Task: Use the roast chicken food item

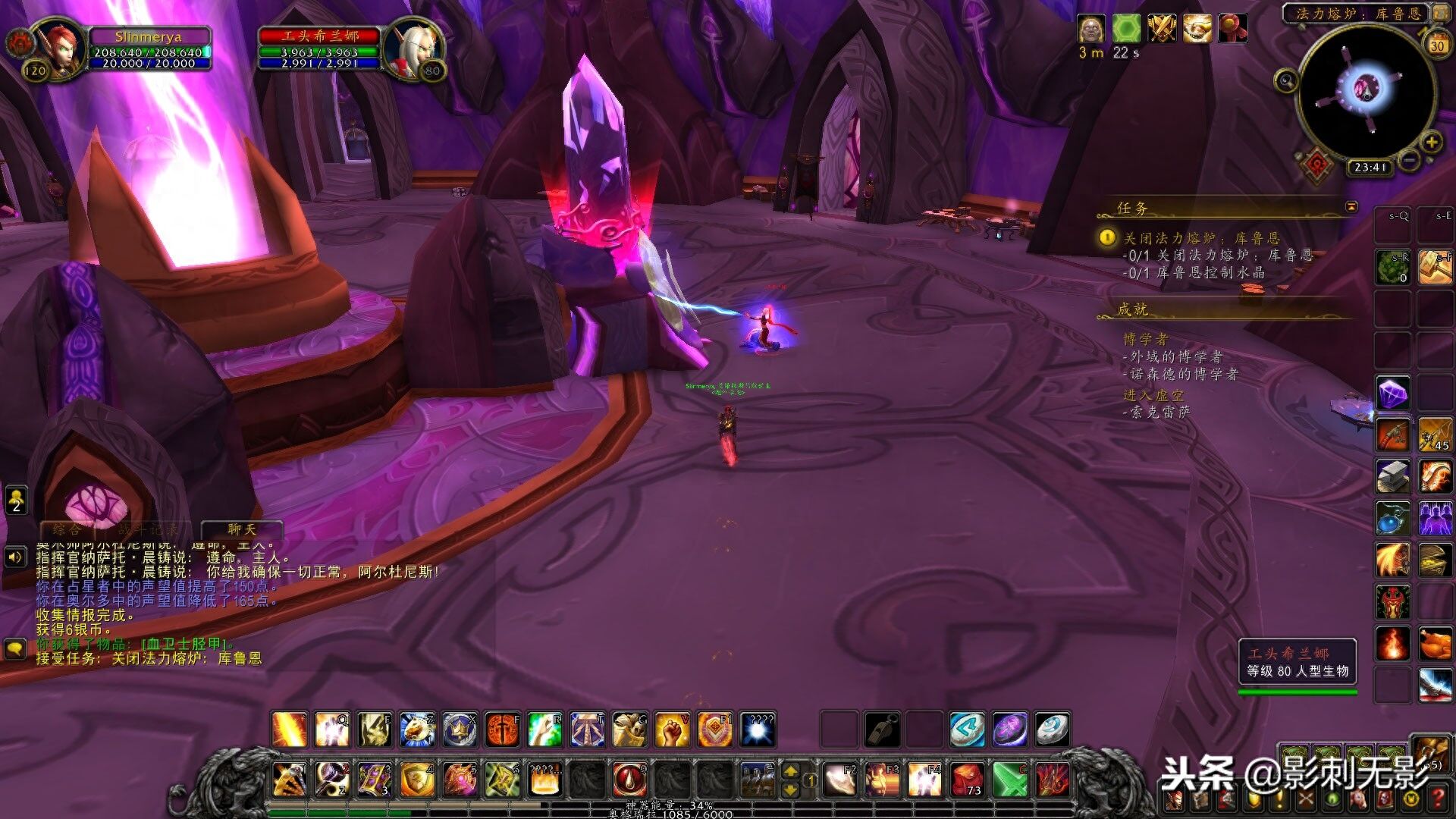Action: [1435, 643]
